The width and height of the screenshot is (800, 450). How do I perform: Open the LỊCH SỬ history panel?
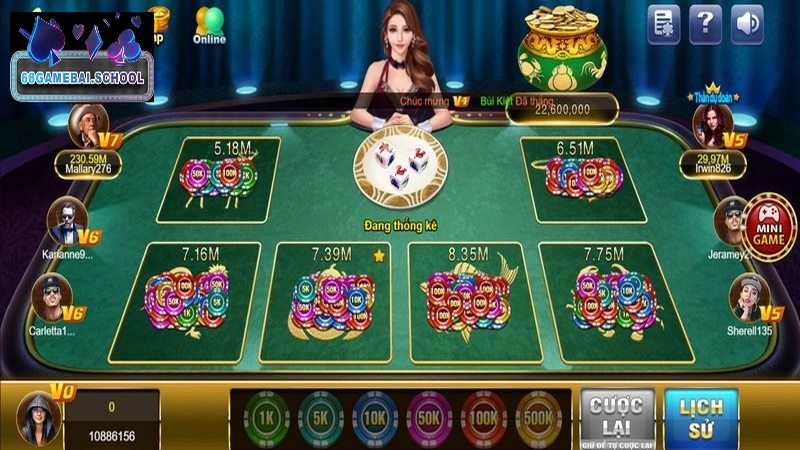(700, 413)
